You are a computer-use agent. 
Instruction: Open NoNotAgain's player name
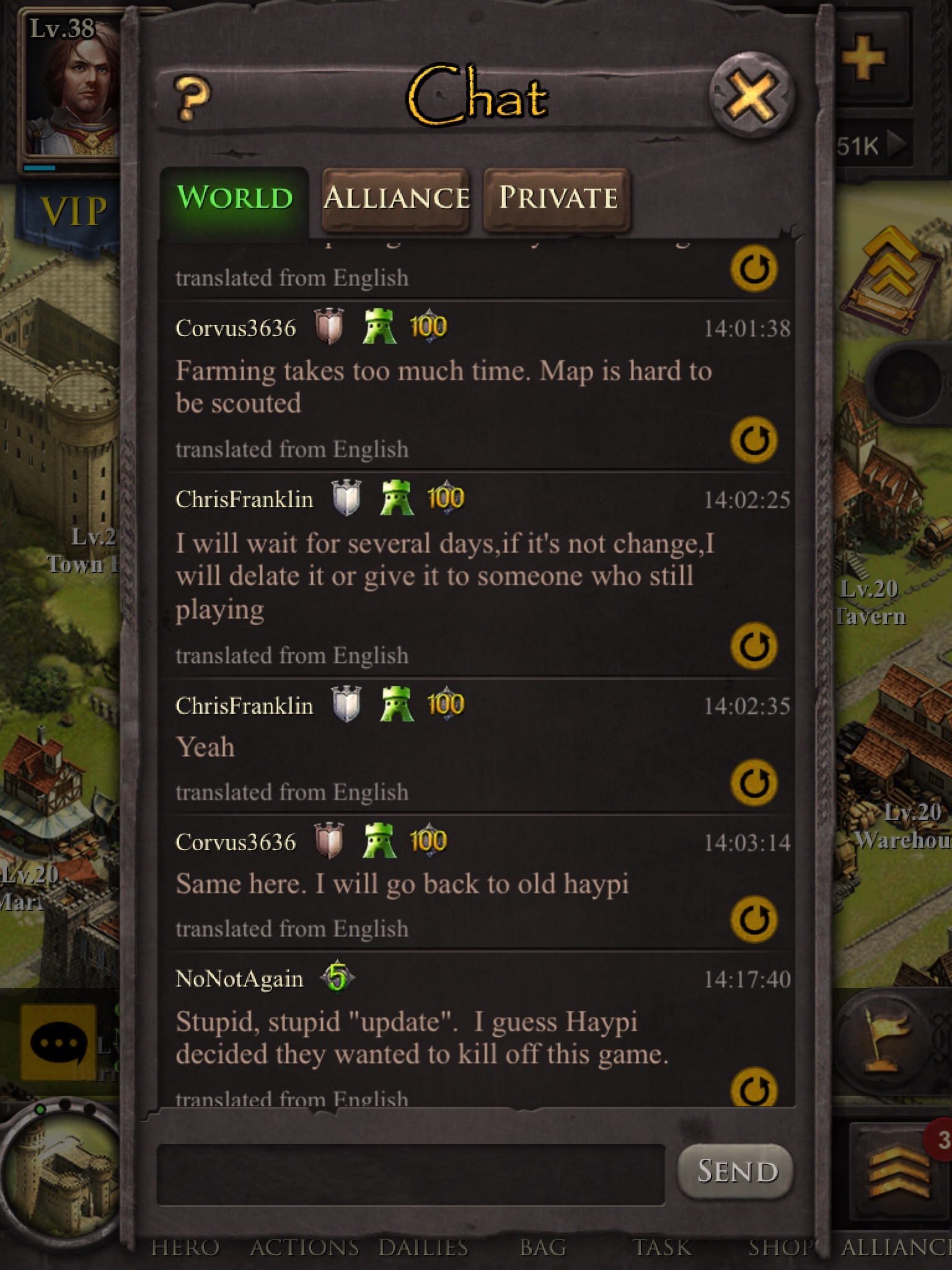(239, 979)
